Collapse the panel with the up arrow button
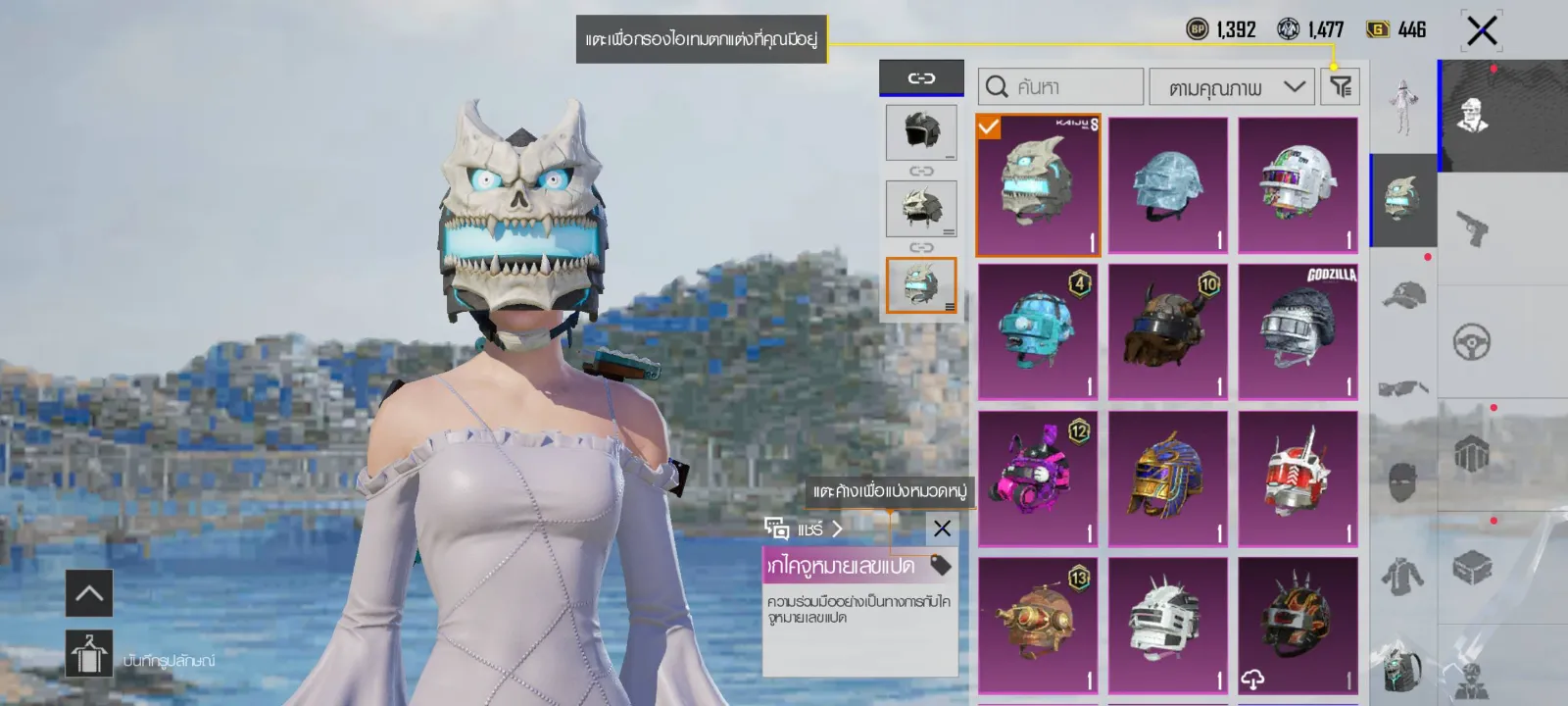This screenshot has width=1568, height=706. pyautogui.click(x=89, y=593)
